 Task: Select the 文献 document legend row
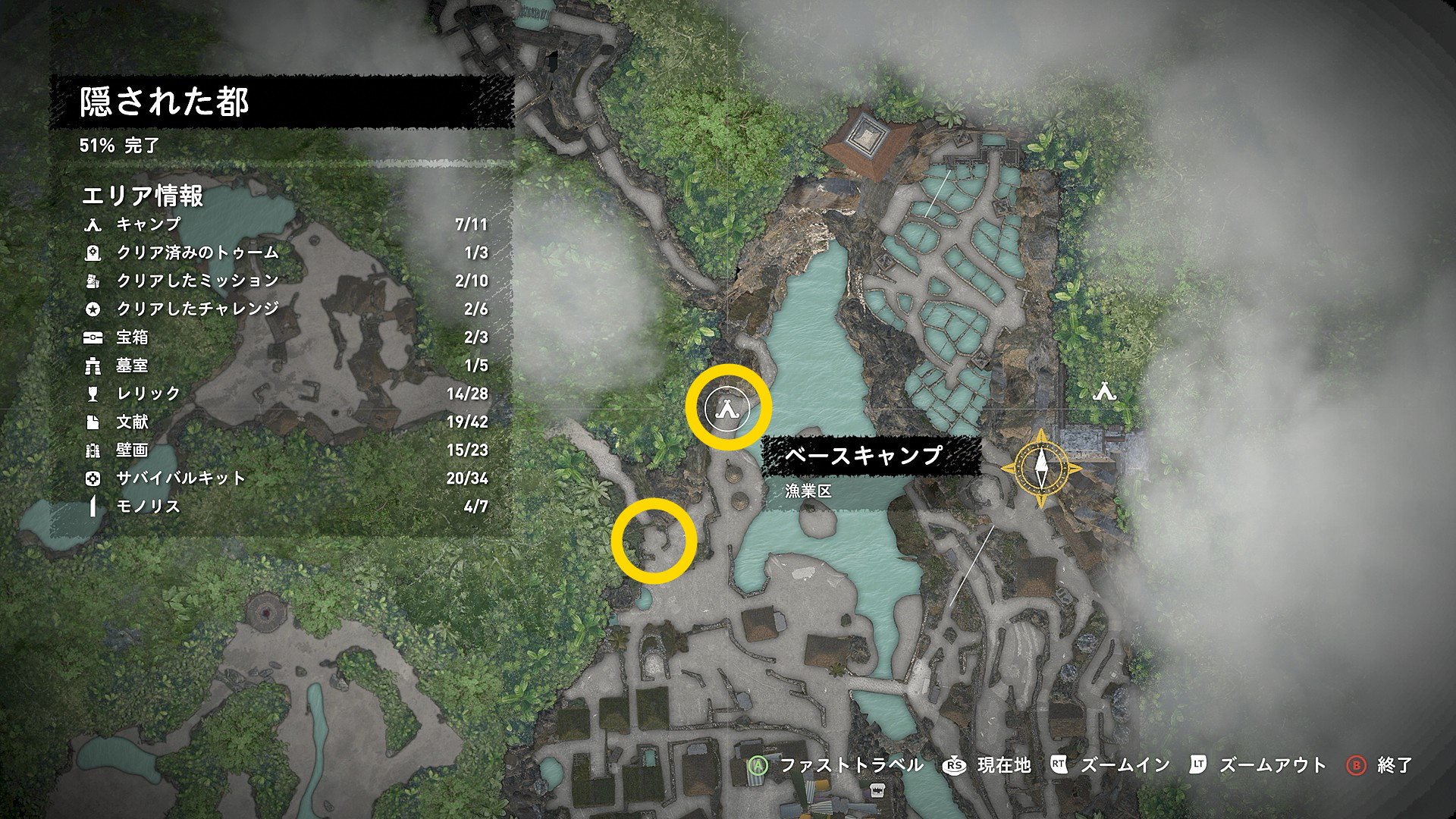[x=132, y=422]
